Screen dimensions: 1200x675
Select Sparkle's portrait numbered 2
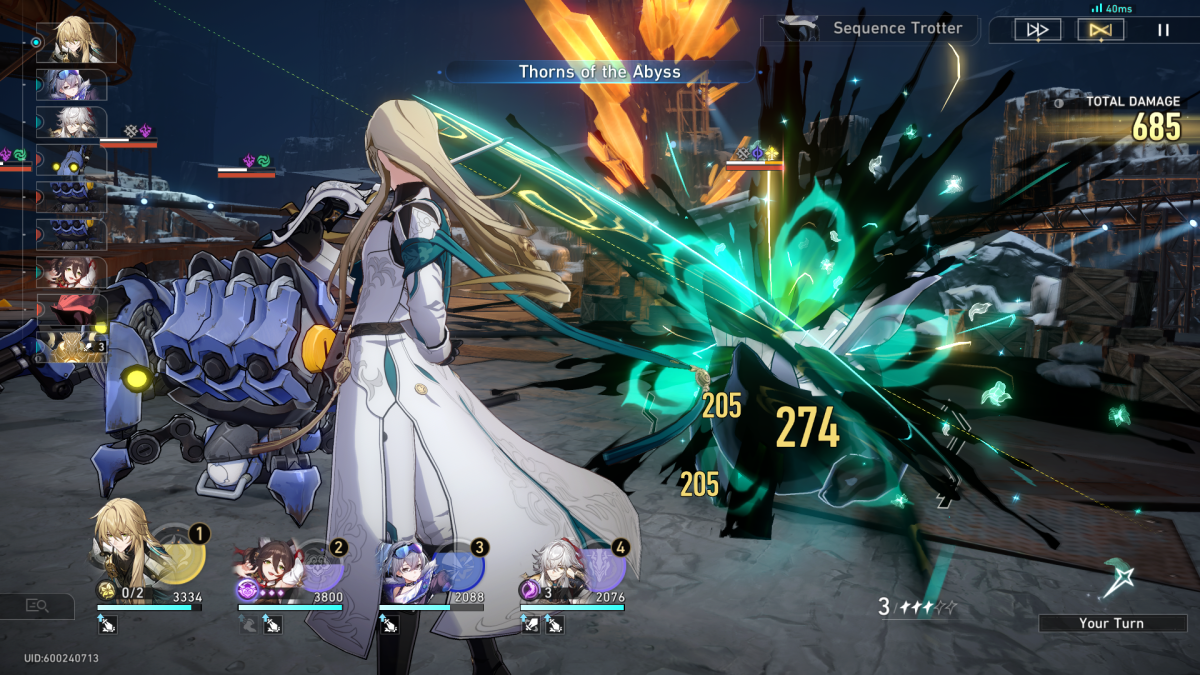(x=265, y=573)
